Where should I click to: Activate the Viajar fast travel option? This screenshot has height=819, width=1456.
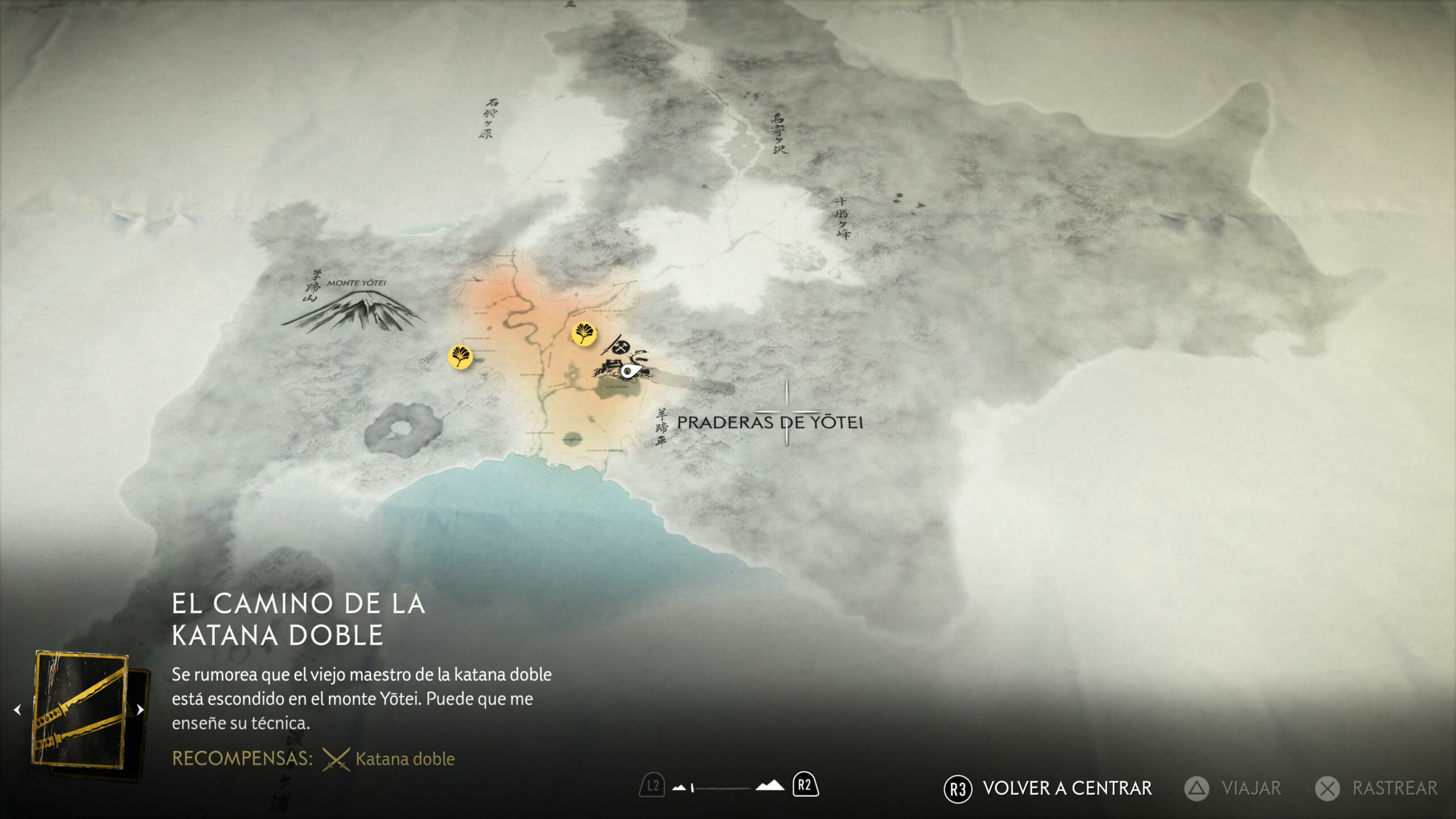coord(1233,788)
